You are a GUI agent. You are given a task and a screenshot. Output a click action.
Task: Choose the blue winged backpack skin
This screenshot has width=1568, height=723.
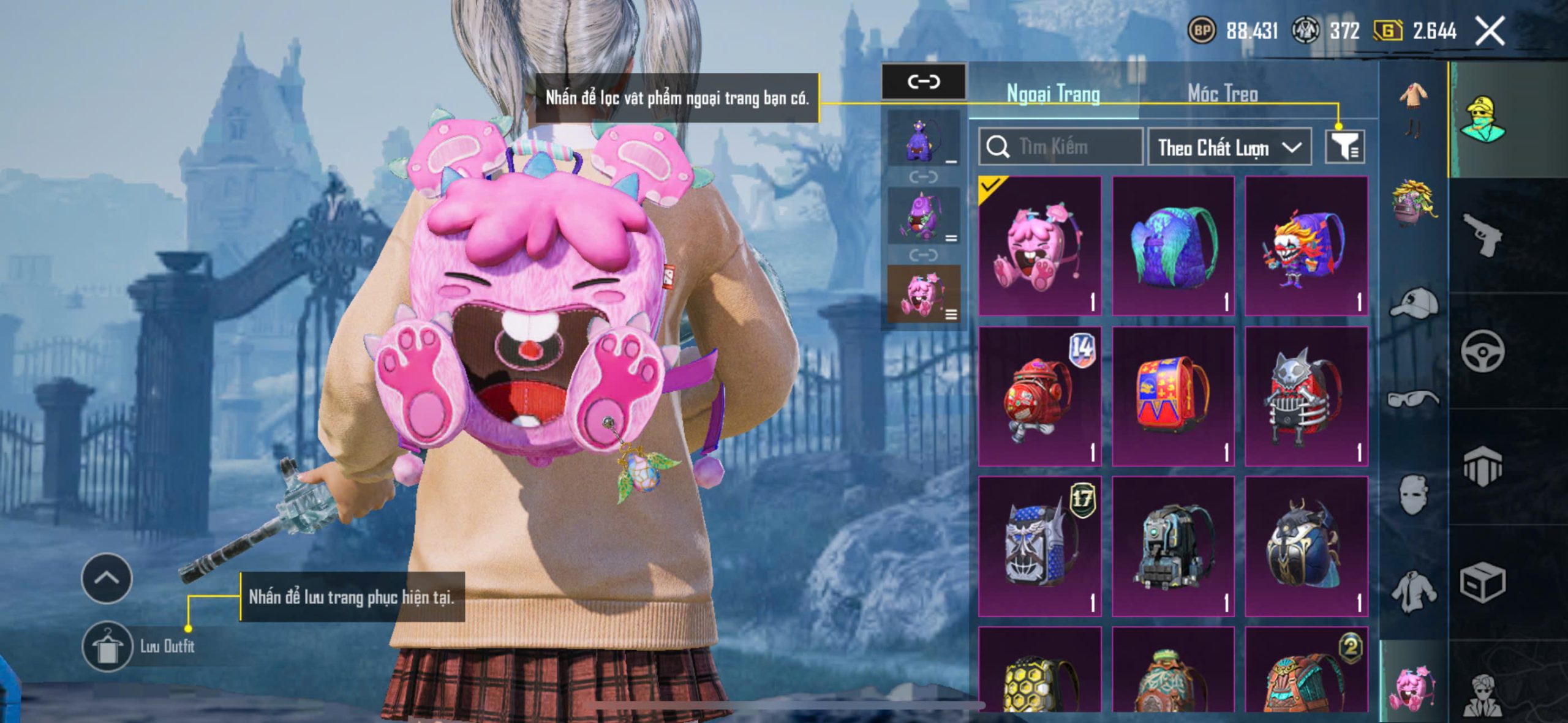pos(1172,246)
